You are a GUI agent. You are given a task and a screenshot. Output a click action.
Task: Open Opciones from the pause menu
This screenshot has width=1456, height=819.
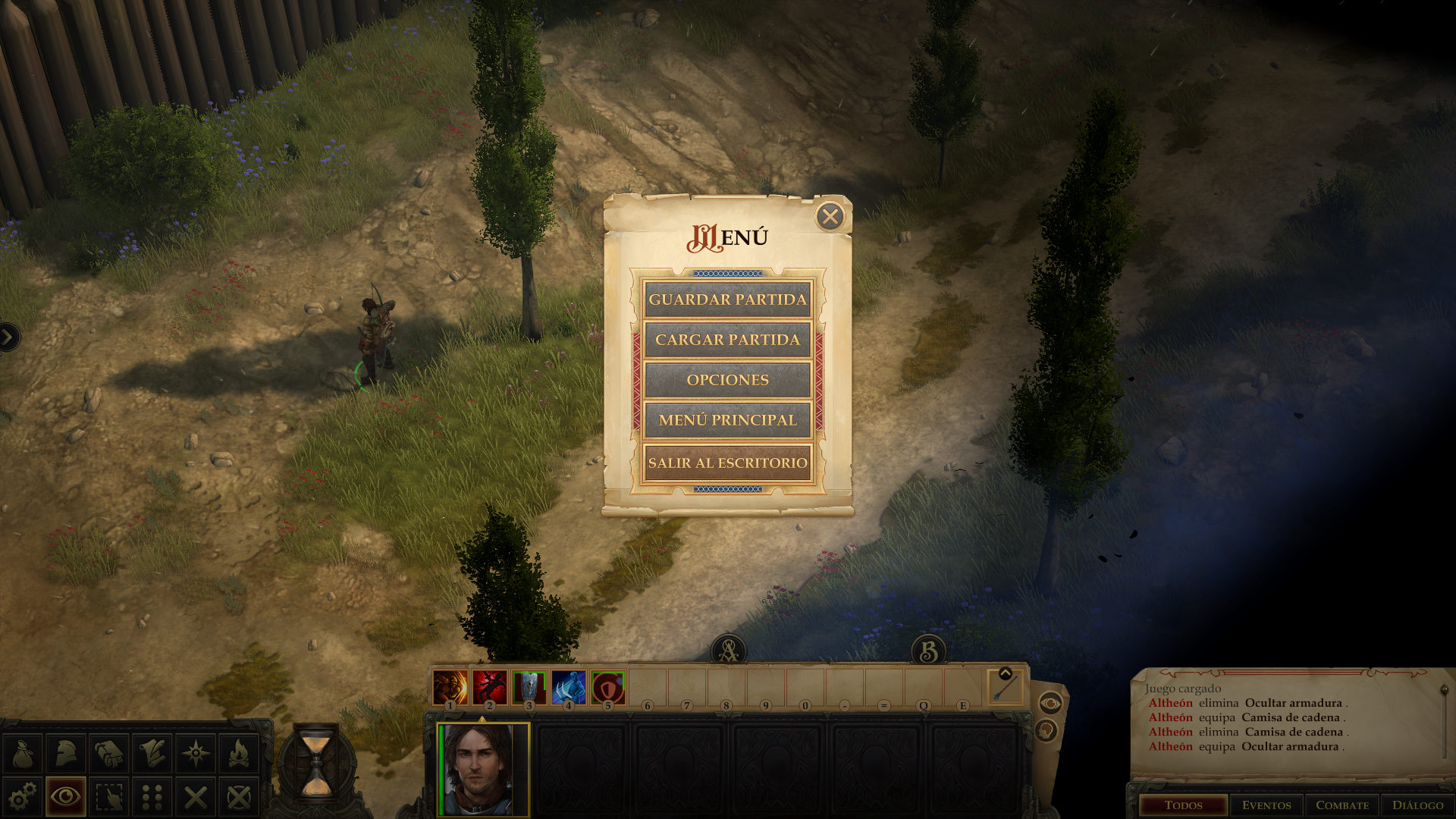coord(727,380)
